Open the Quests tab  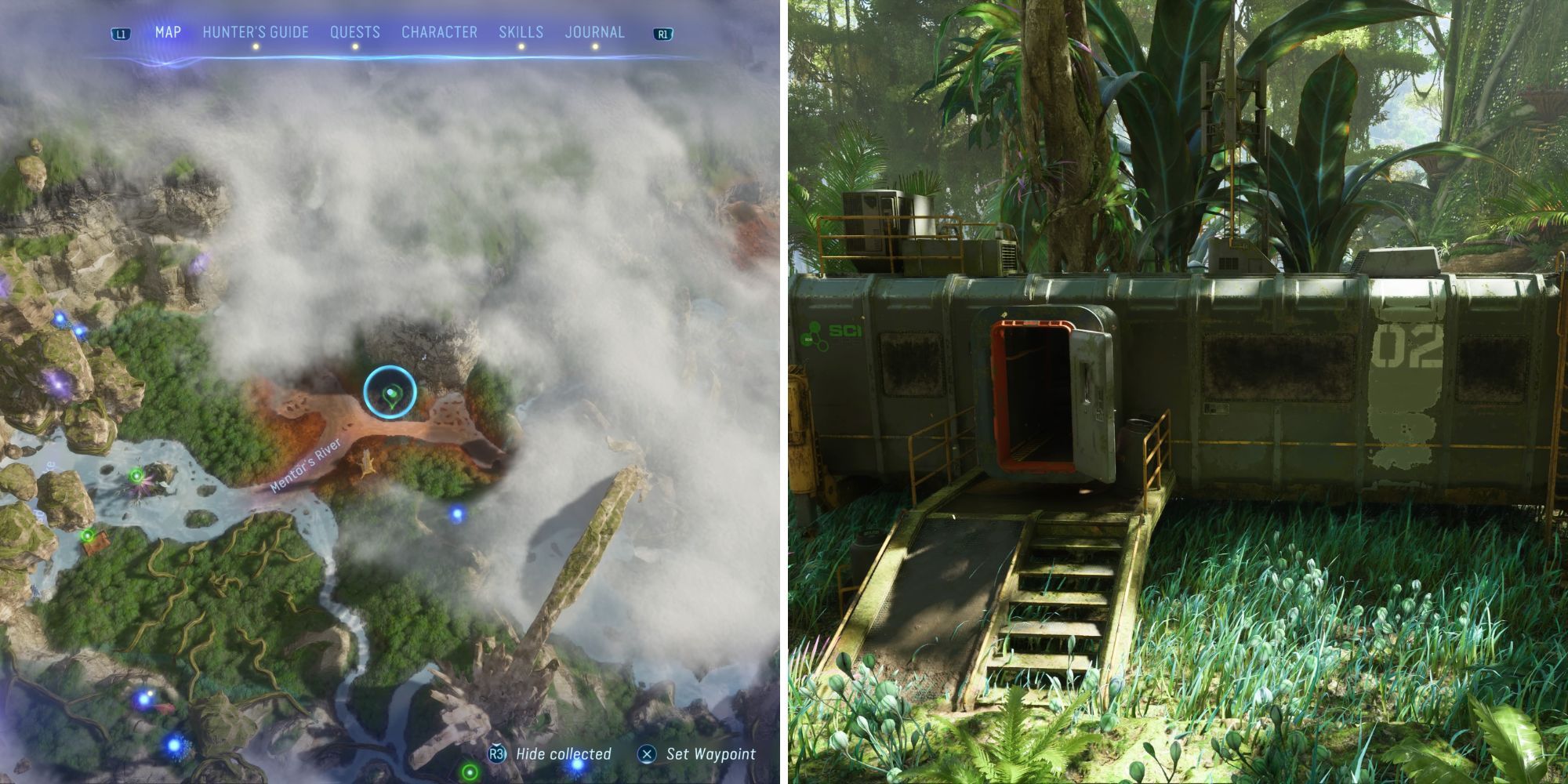pos(356,32)
